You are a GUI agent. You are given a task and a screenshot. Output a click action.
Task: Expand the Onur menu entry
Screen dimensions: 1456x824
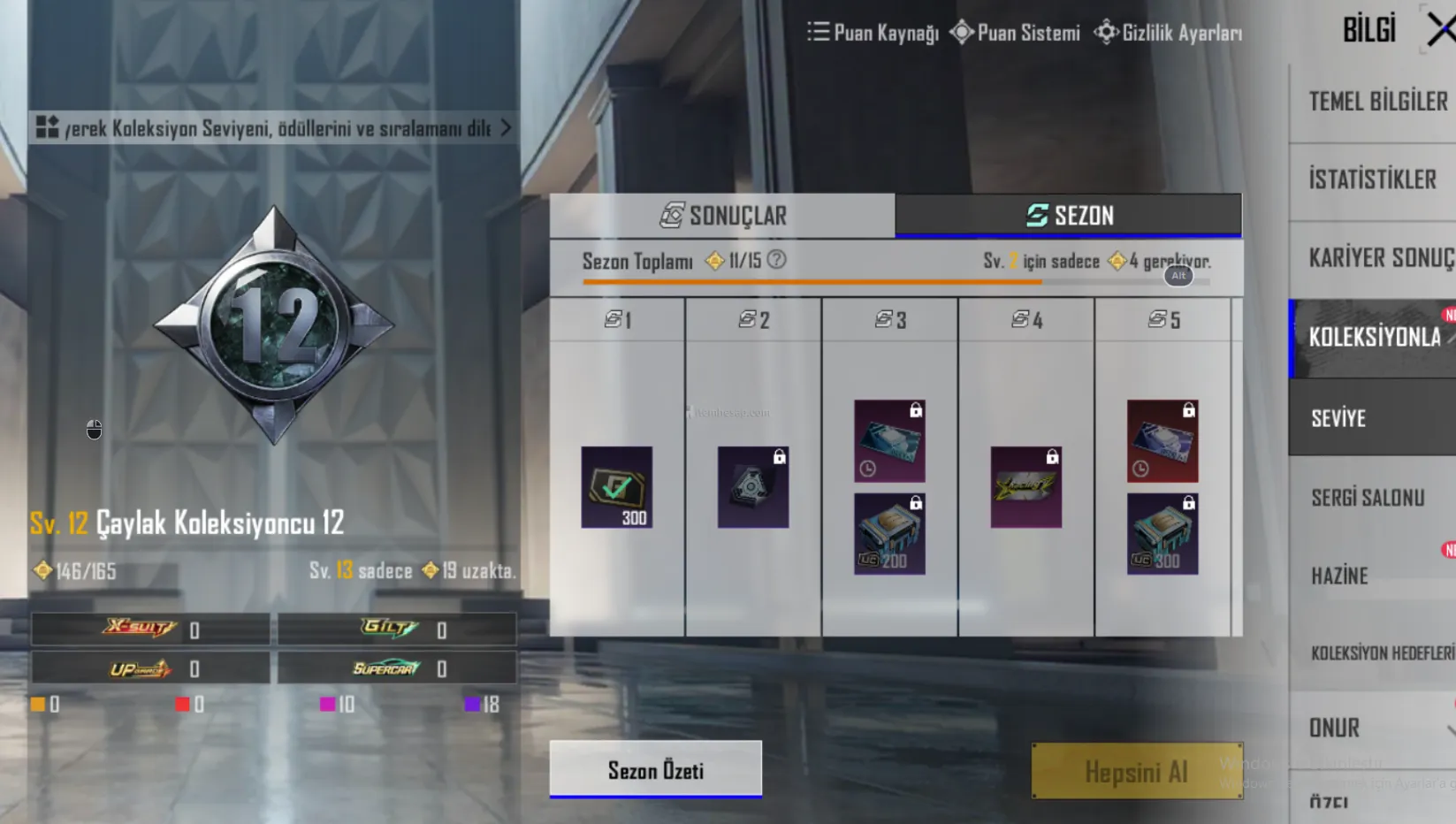click(x=1335, y=728)
